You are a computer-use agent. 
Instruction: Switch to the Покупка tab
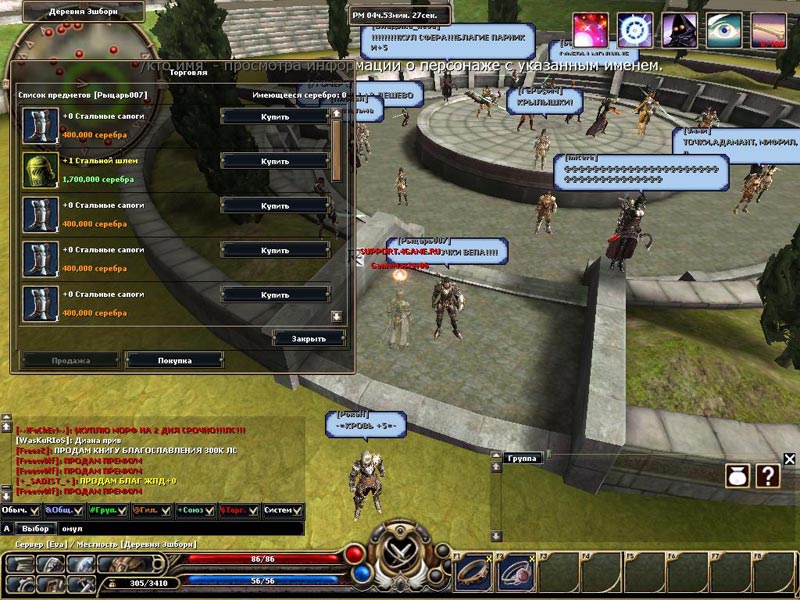[x=174, y=360]
